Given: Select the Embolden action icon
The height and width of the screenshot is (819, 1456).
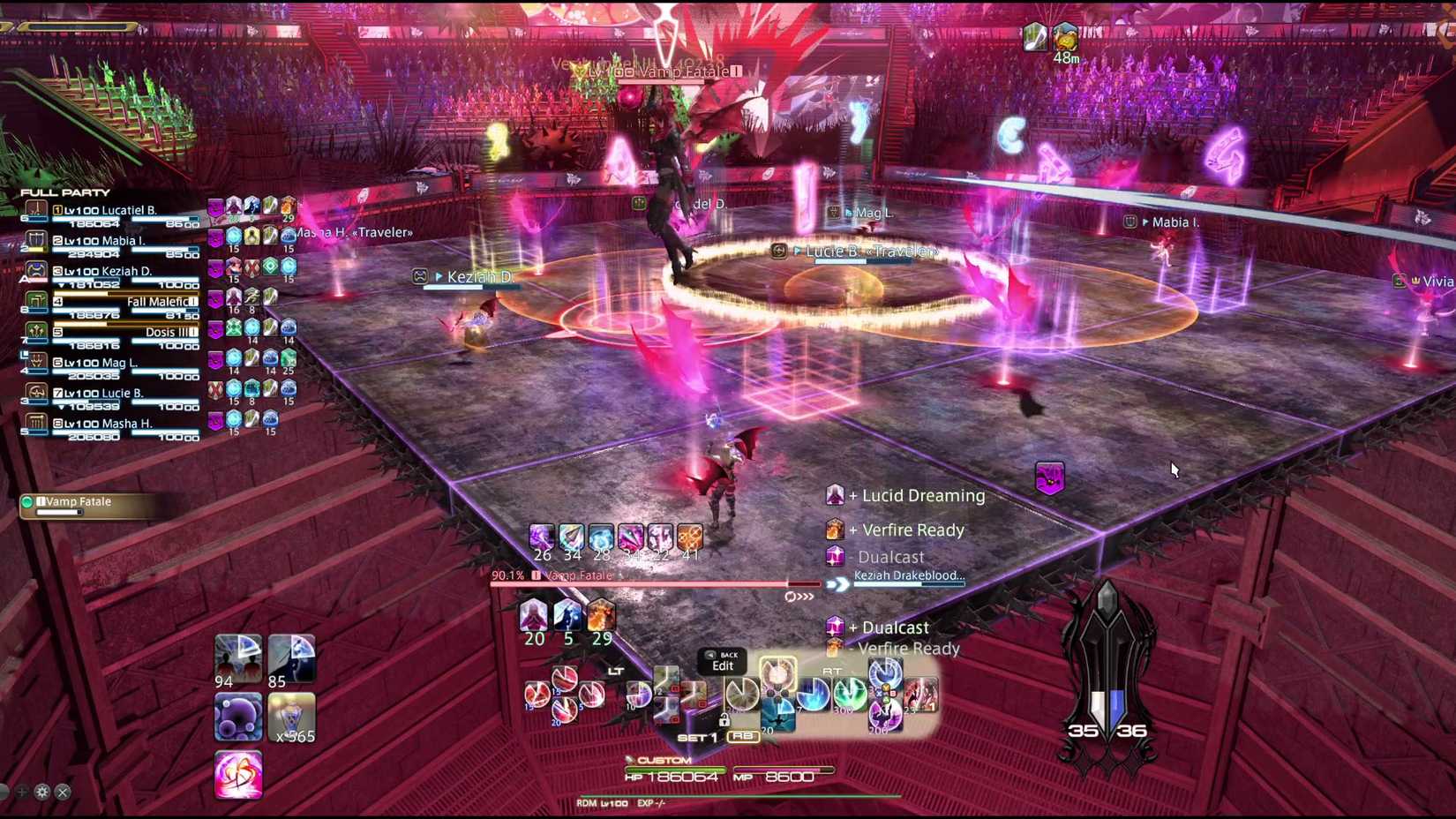Looking at the screenshot, I should click(236, 774).
